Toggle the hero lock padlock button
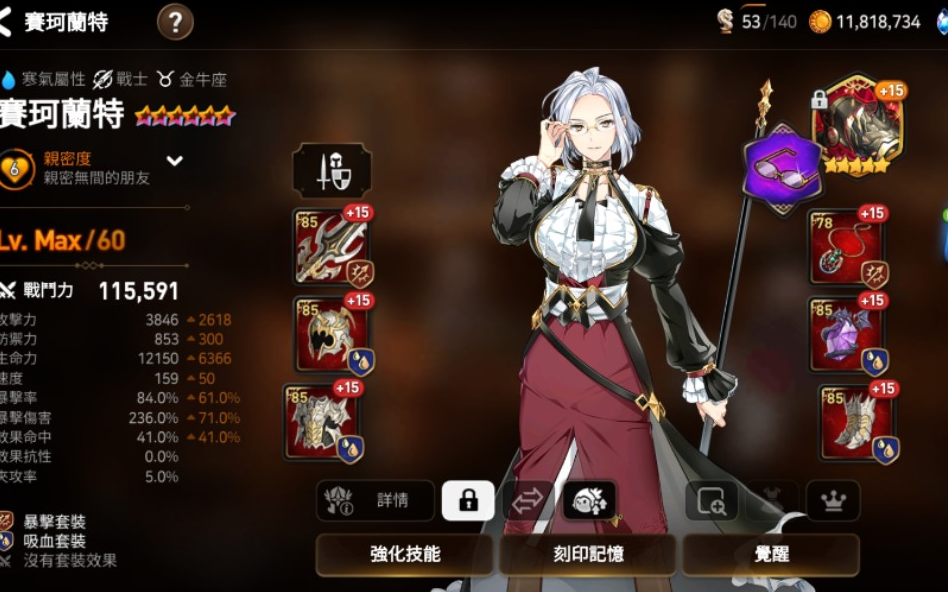The width and height of the screenshot is (948, 592). tap(468, 501)
